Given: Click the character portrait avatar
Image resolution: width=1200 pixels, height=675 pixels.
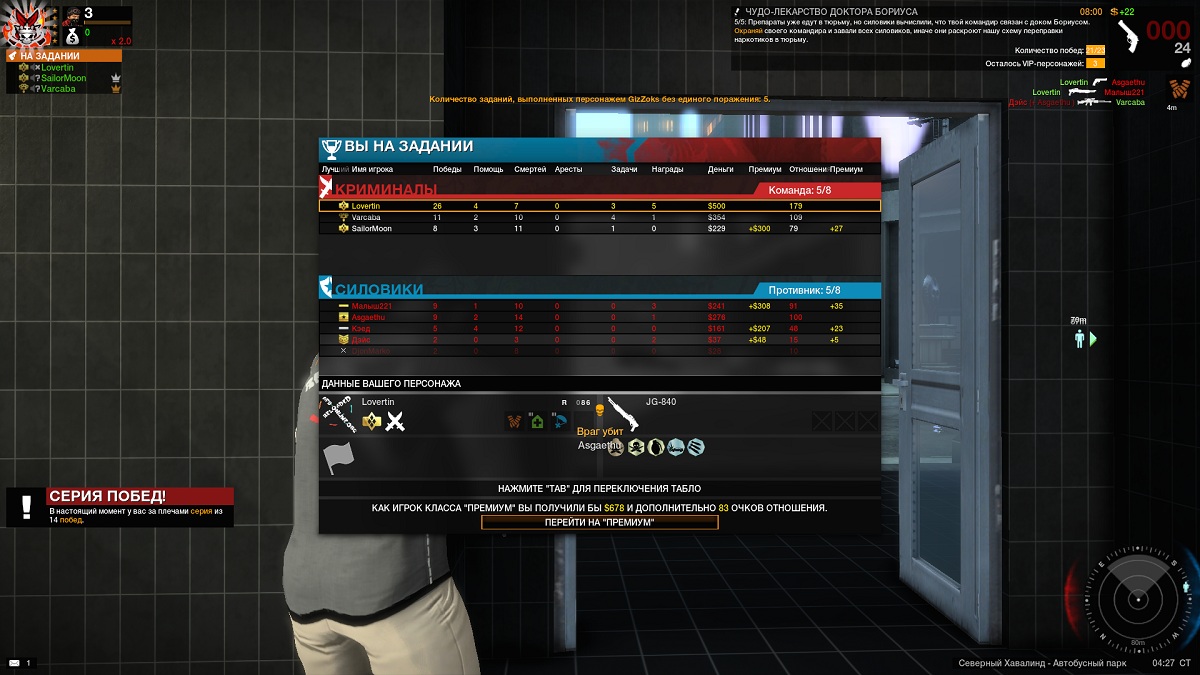Looking at the screenshot, I should (25, 25).
